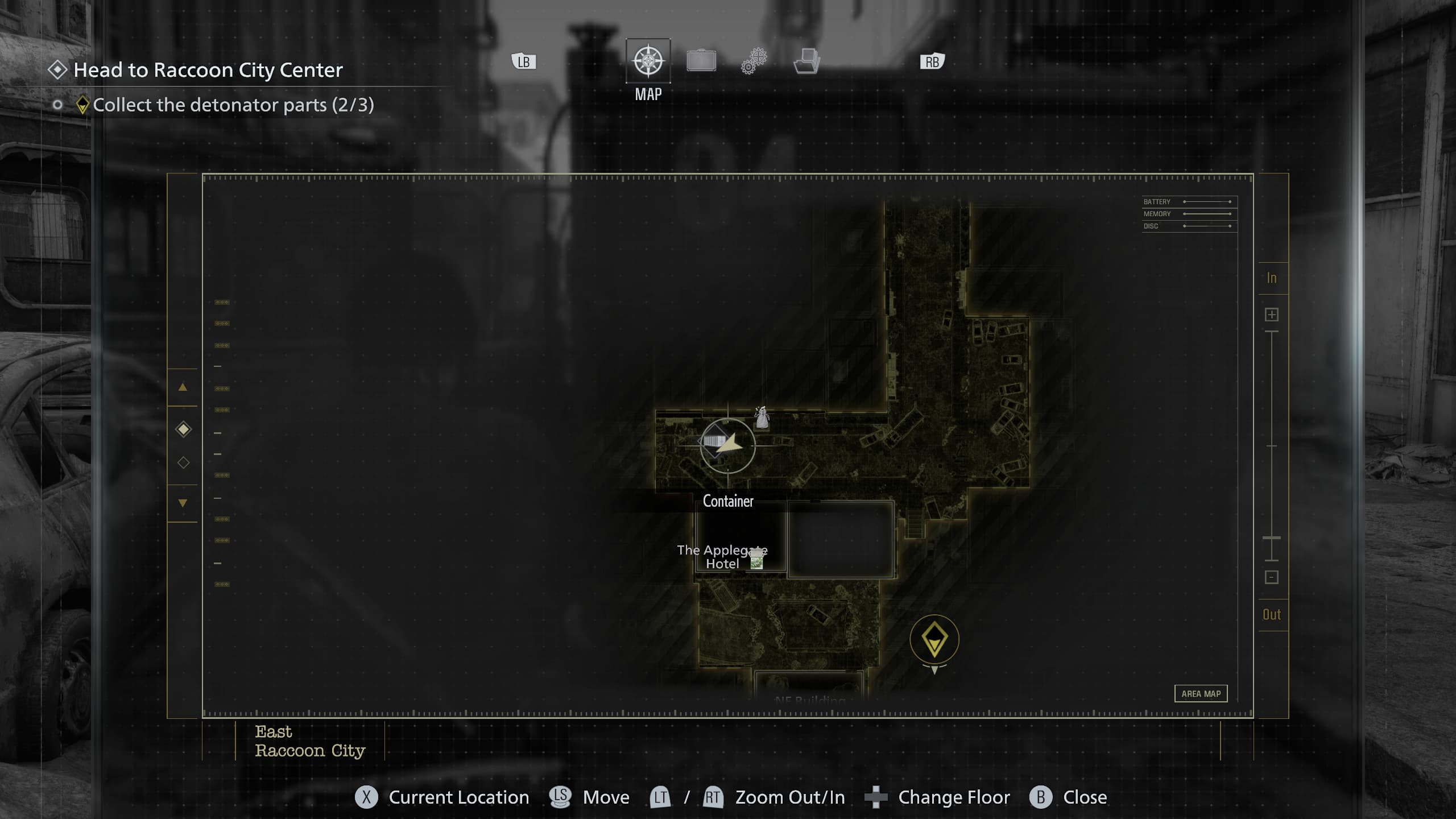Click the detonator parts objective tracker
The height and width of the screenshot is (819, 1456).
pos(233,105)
